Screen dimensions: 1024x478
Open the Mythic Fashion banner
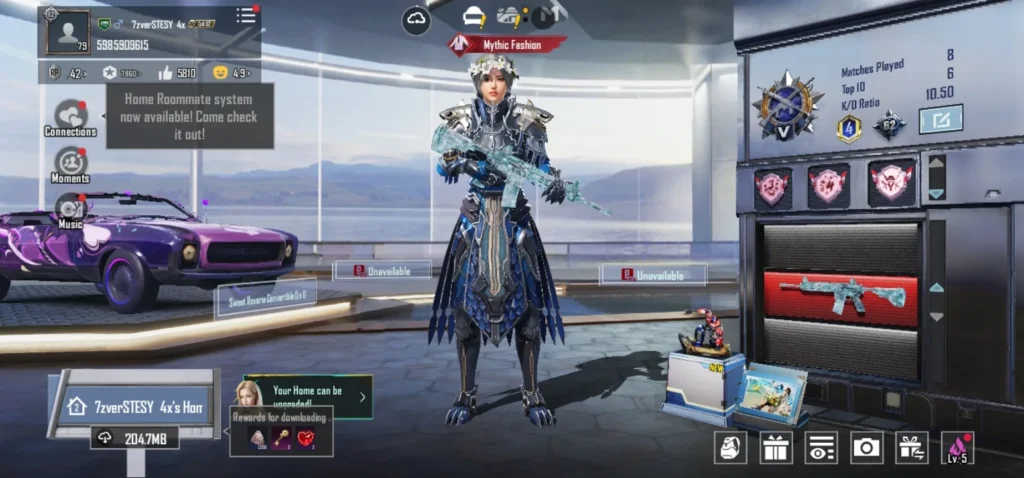click(x=507, y=44)
